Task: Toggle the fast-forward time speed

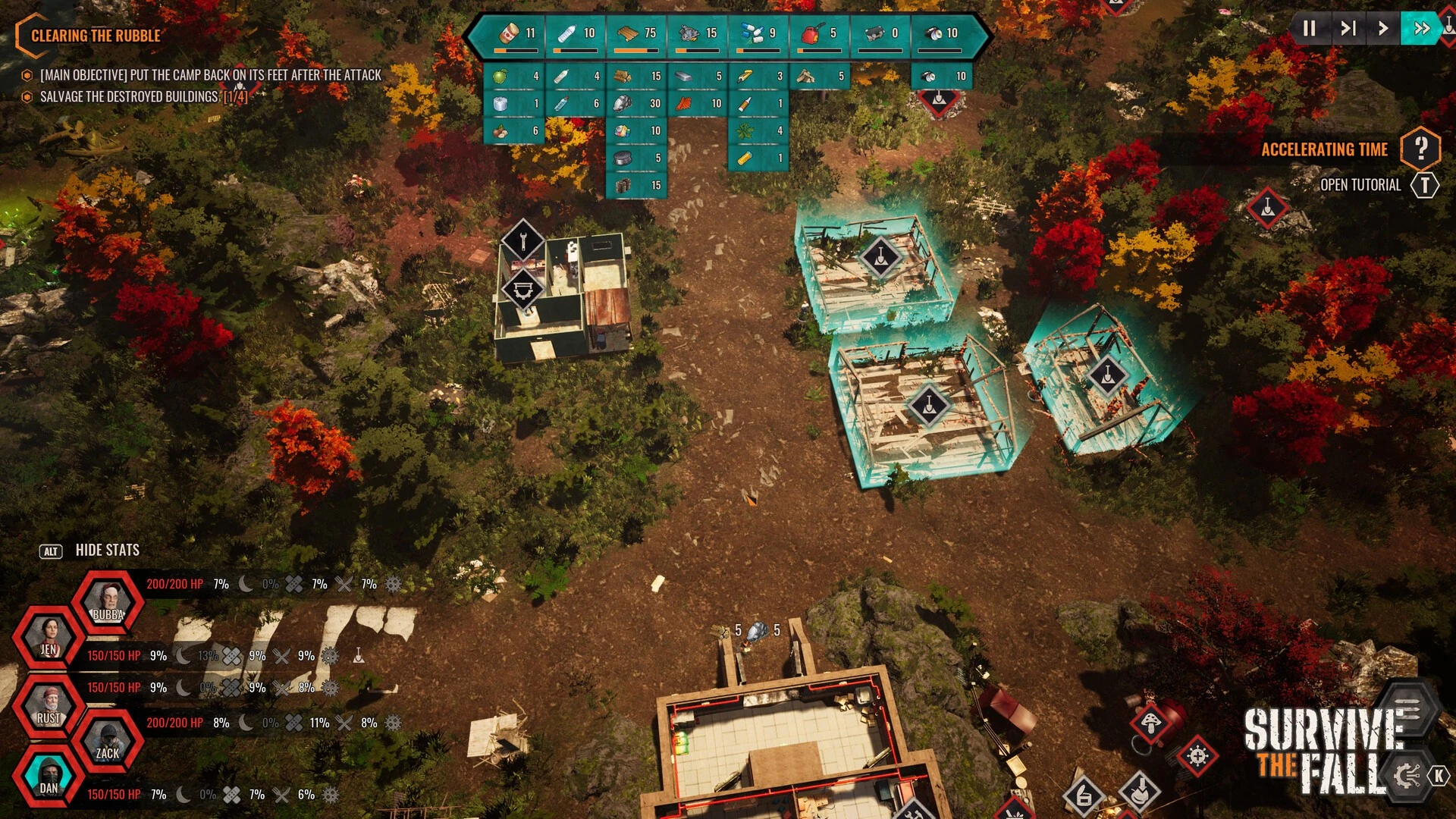Action: (x=1421, y=29)
